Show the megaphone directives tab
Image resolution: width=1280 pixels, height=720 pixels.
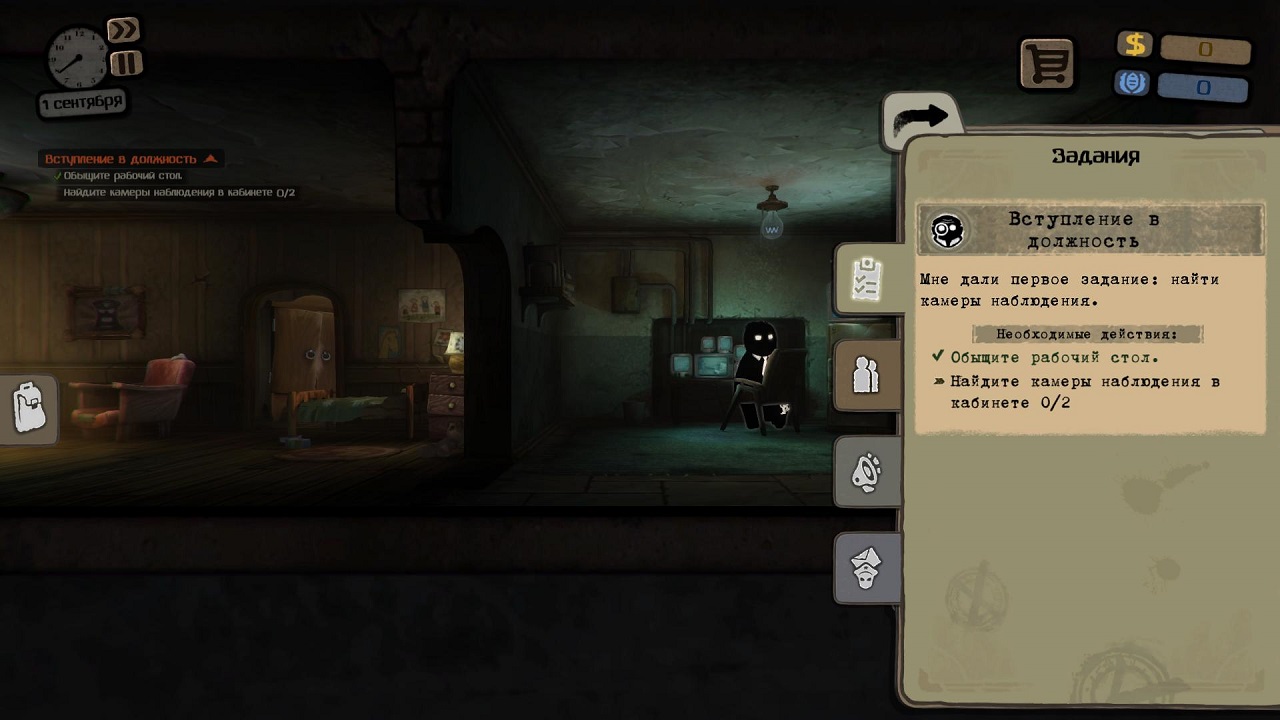coord(865,471)
